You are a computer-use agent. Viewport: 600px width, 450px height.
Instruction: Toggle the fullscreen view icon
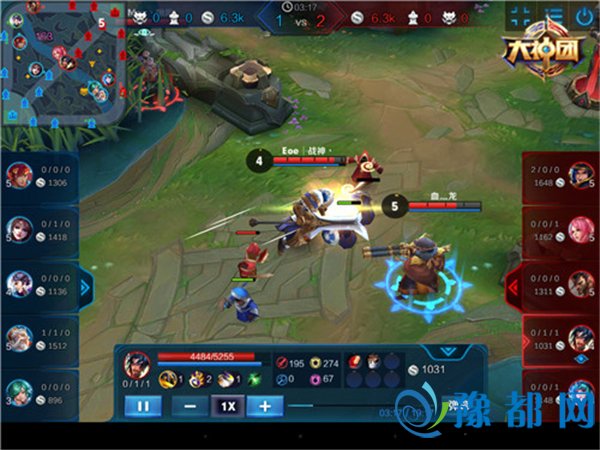(520, 16)
